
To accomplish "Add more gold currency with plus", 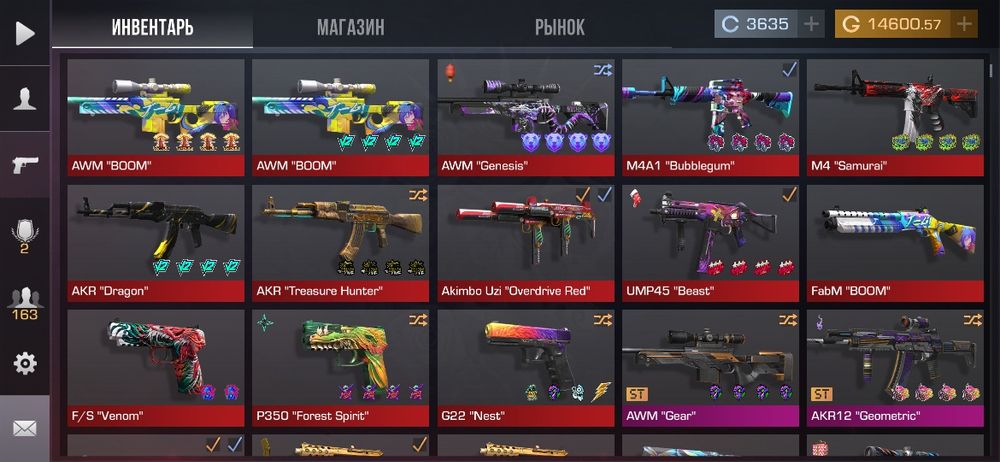I will [x=964, y=23].
